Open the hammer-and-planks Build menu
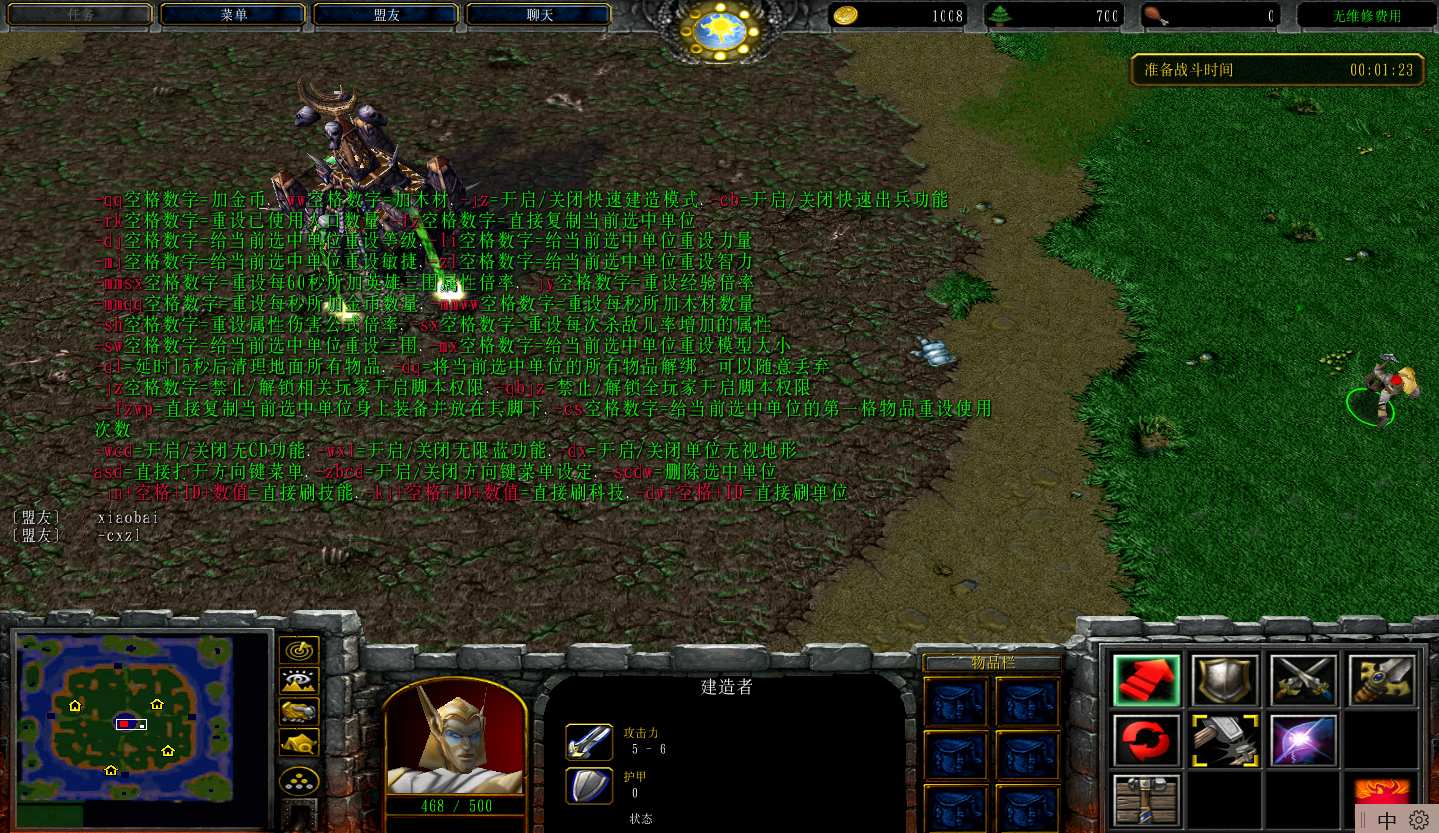This screenshot has width=1439, height=833. click(1146, 800)
